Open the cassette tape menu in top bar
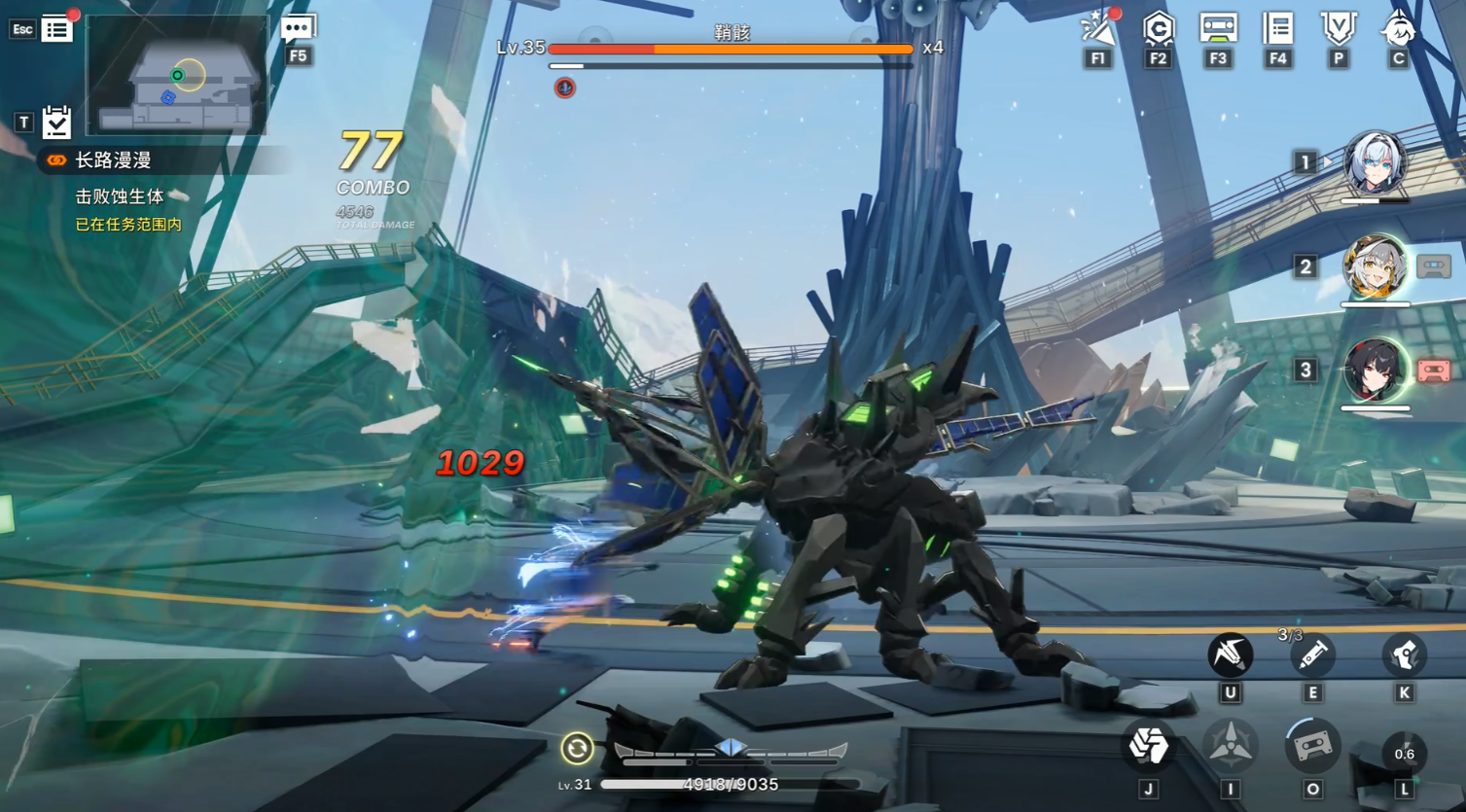 [1218, 28]
